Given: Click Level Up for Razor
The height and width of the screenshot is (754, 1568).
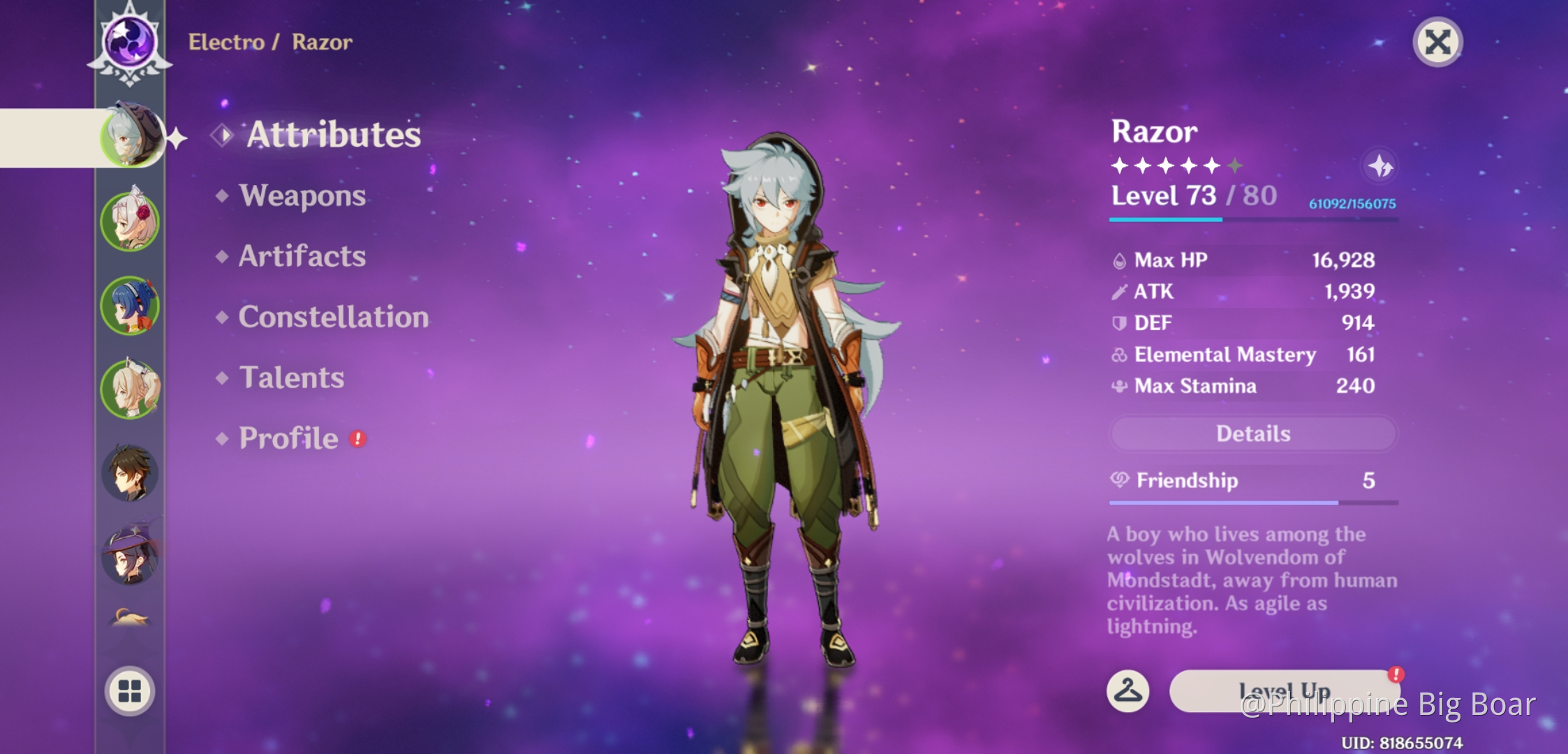Looking at the screenshot, I should (1283, 690).
